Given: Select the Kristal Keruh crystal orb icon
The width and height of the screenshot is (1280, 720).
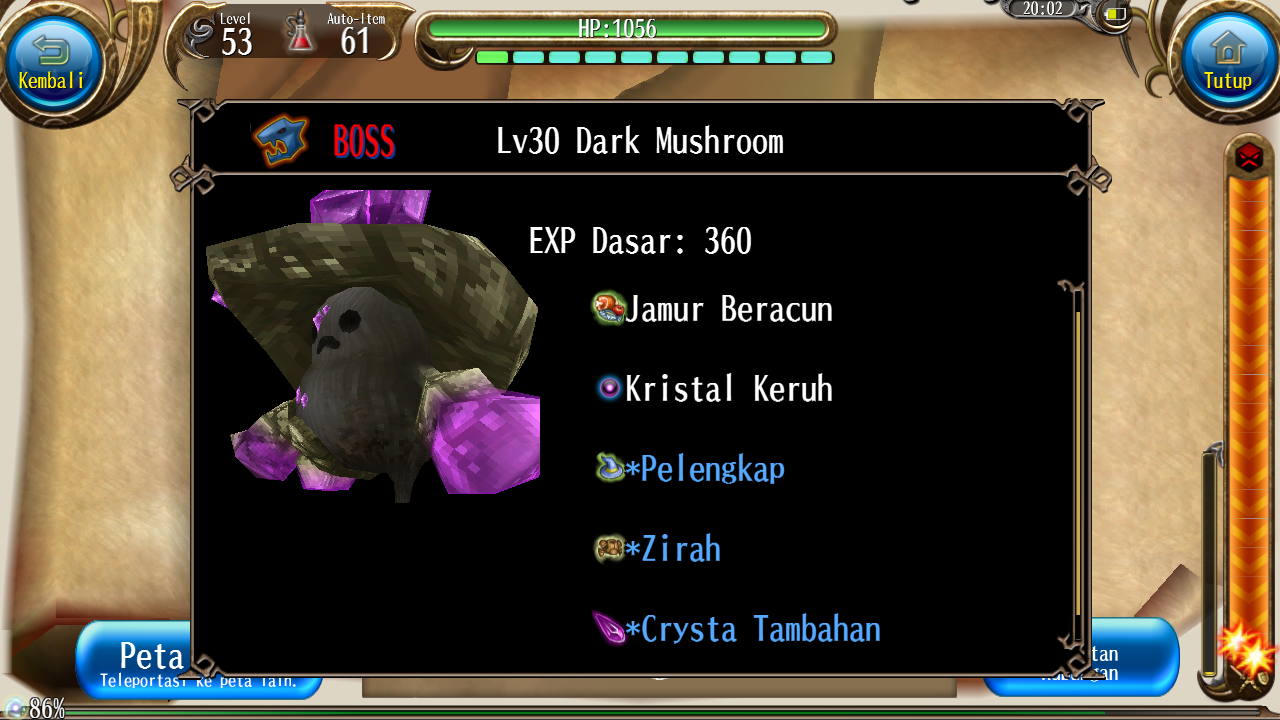Looking at the screenshot, I should point(608,388).
